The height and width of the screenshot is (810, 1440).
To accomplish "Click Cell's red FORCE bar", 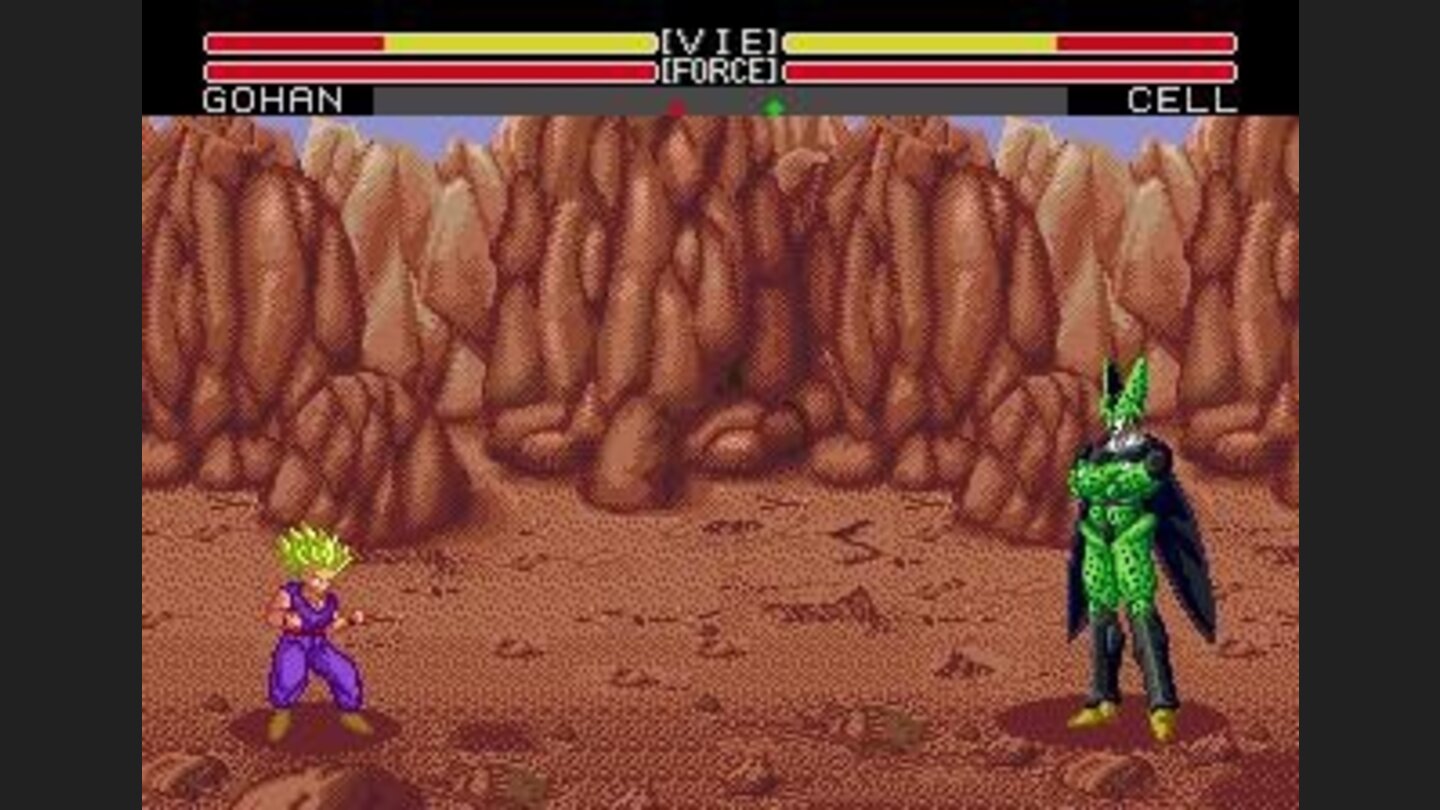I will [1010, 71].
